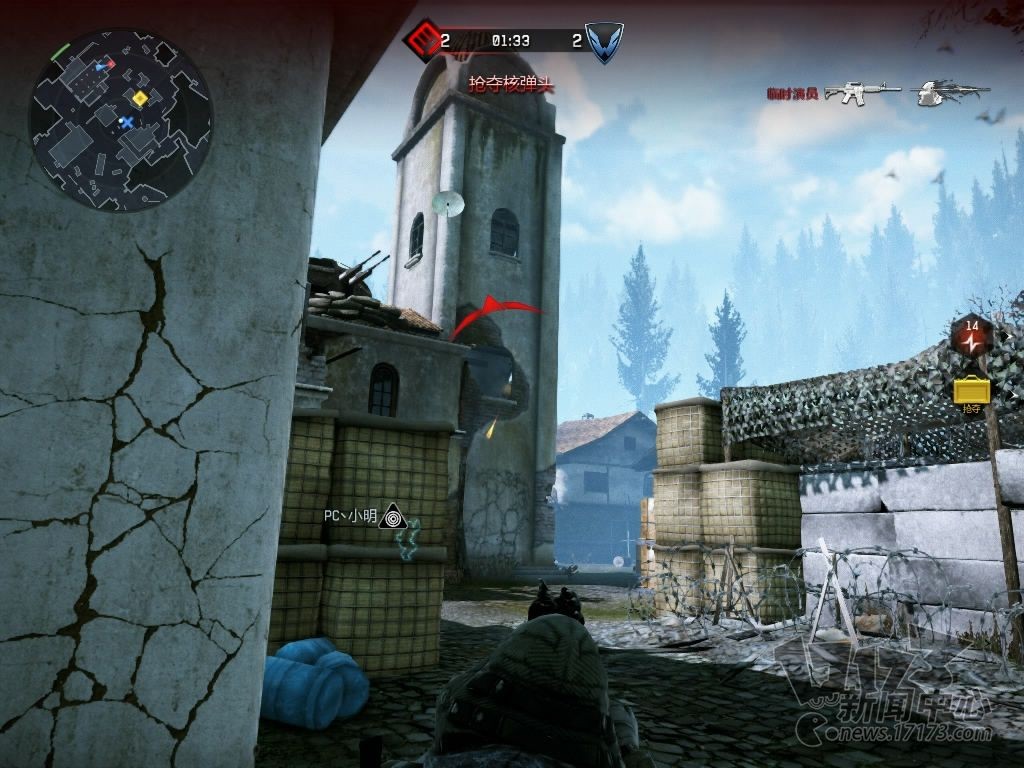Select the yellow objective marker on minimap
The width and height of the screenshot is (1024, 768).
[x=140, y=98]
